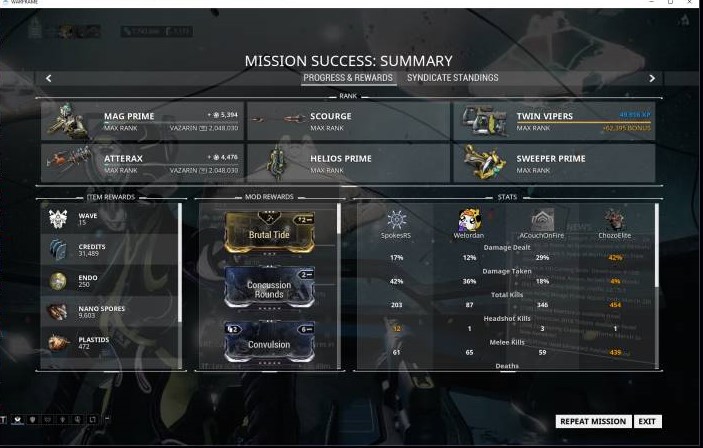
Task: Select the Nano Spores reward row
Action: coord(110,313)
